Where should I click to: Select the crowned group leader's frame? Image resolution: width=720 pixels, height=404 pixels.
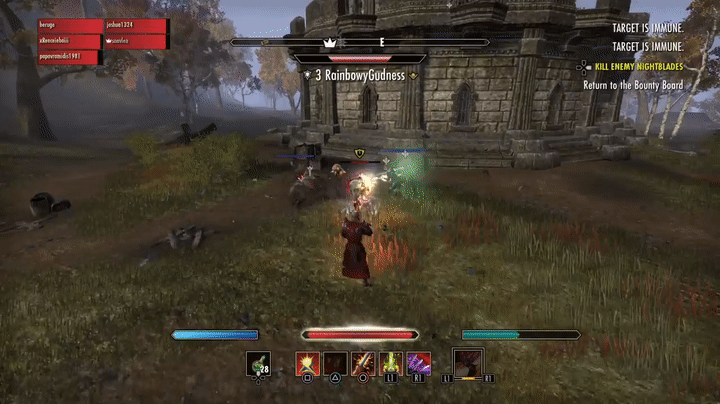click(135, 42)
